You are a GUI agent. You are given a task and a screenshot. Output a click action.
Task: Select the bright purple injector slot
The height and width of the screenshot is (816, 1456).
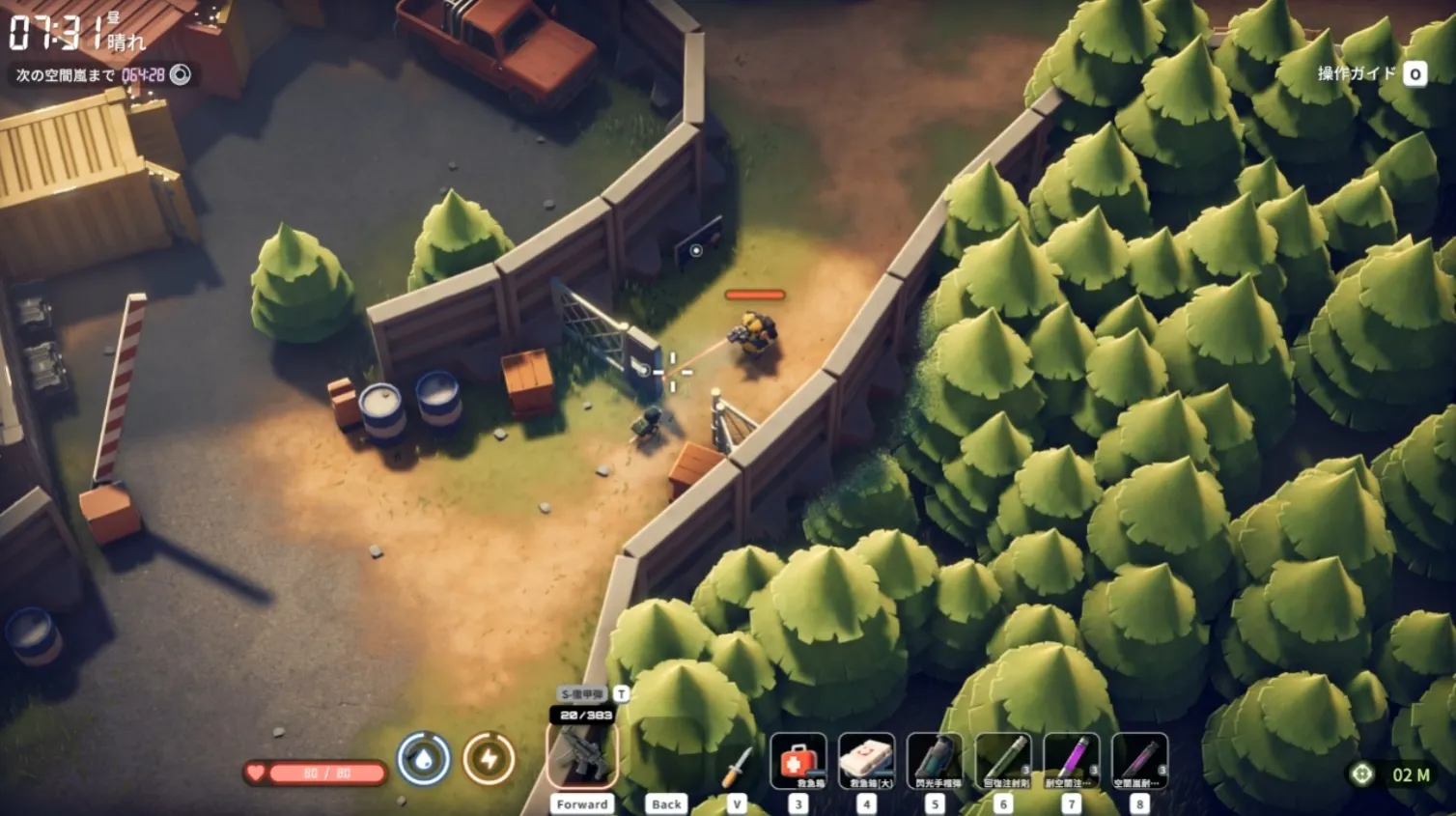[1072, 761]
